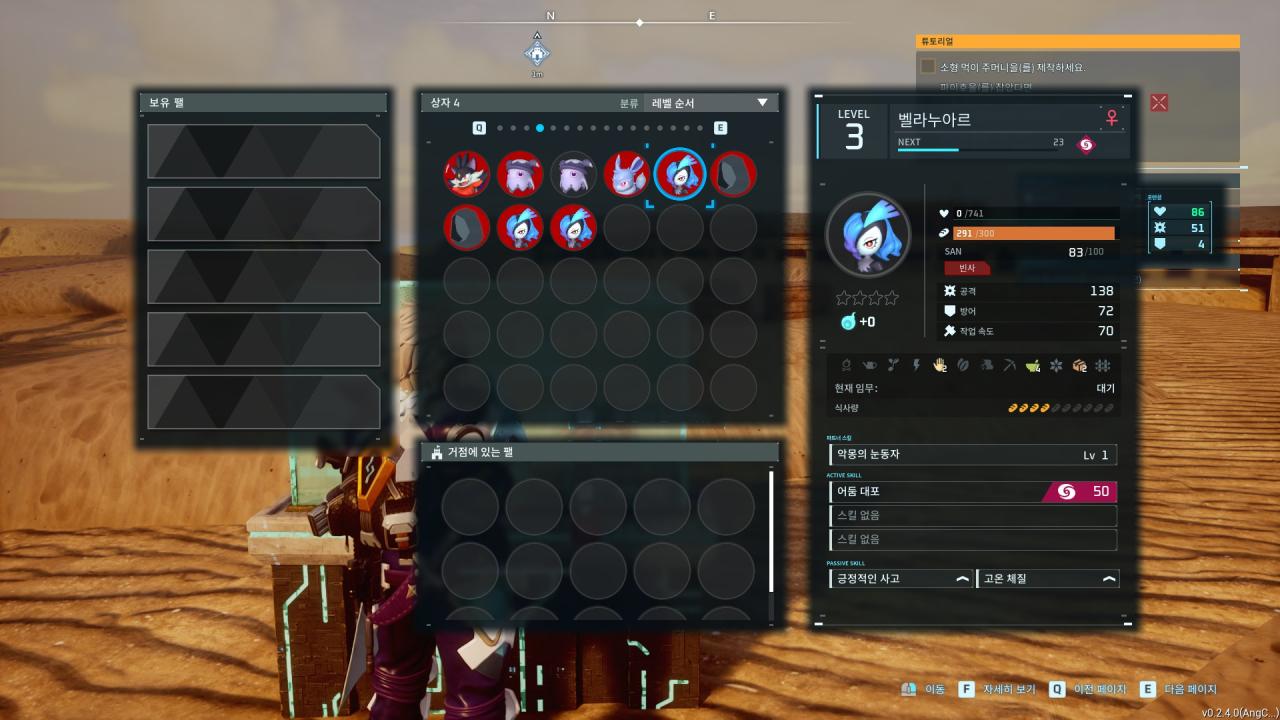Close the red X panel button
The width and height of the screenshot is (1280, 720).
1159,102
